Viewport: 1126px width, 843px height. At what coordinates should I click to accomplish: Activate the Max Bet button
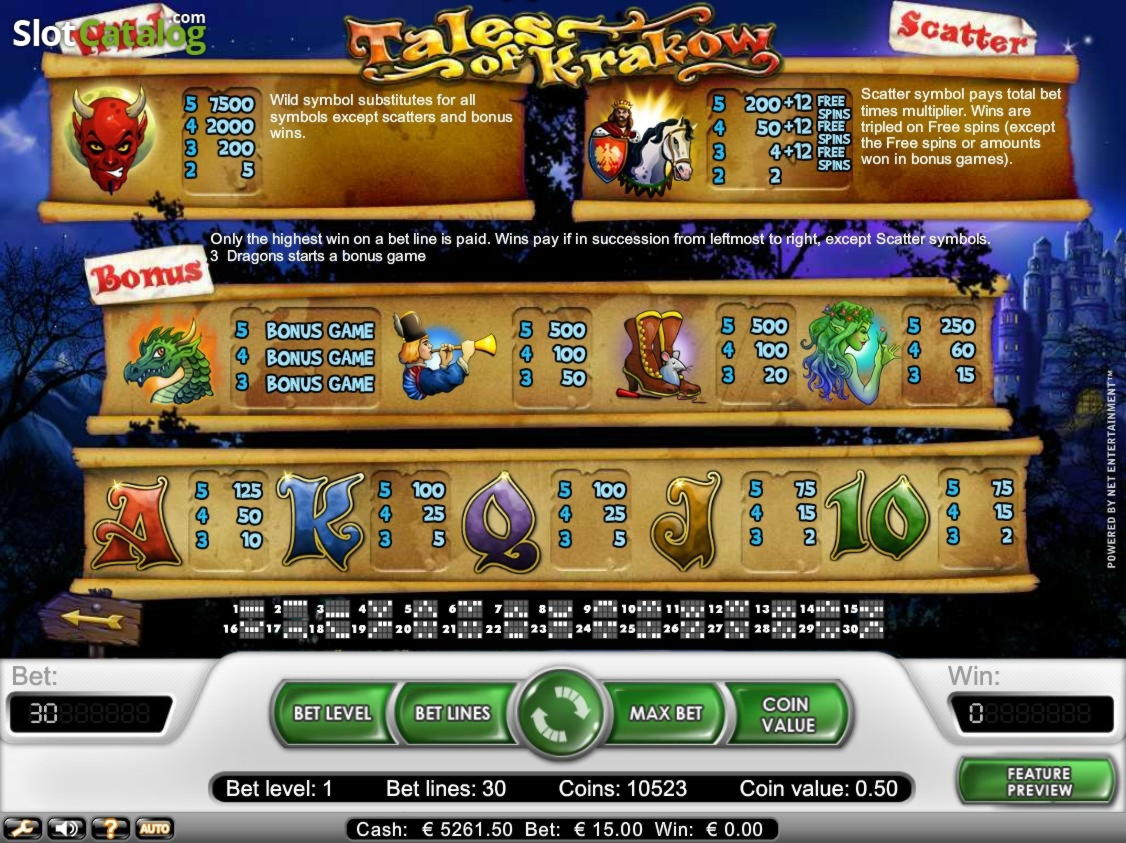(666, 713)
